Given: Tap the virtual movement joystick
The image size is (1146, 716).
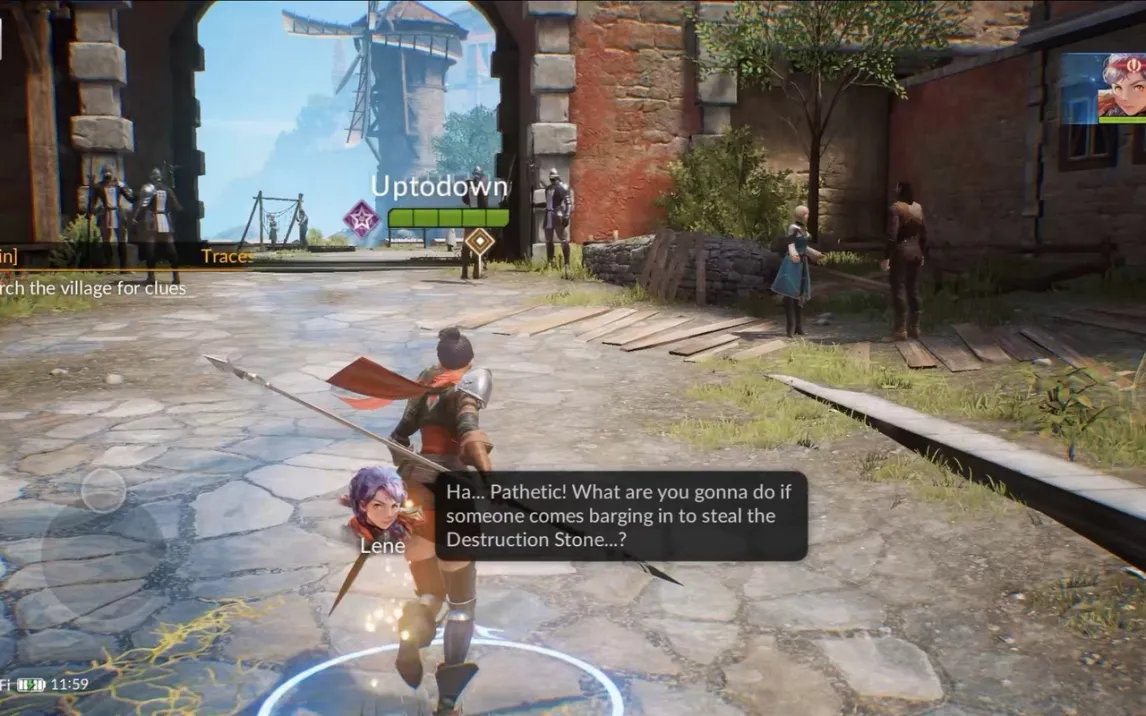Looking at the screenshot, I should [103, 491].
